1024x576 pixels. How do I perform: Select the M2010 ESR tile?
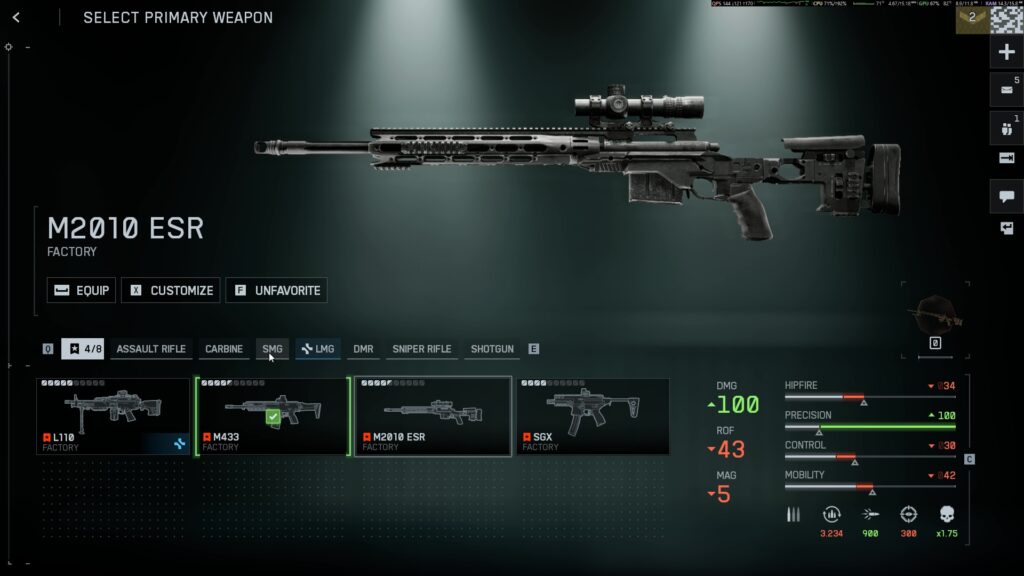click(433, 416)
